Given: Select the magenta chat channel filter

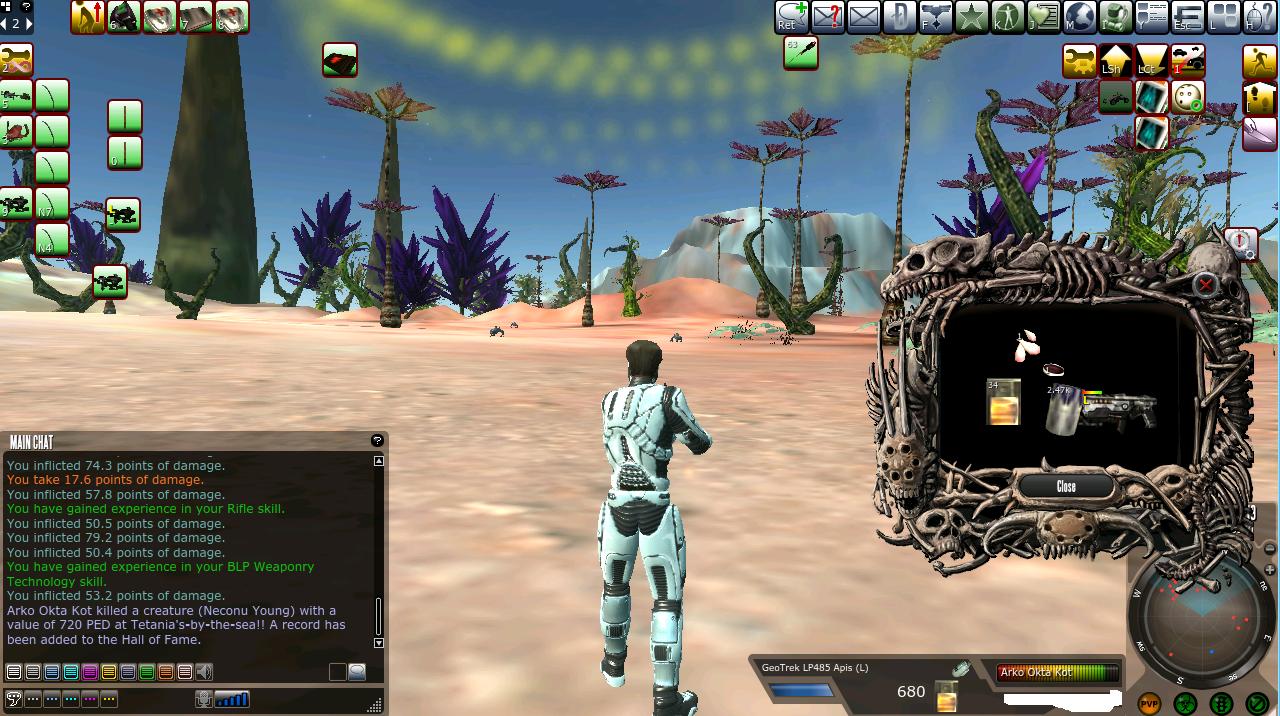Looking at the screenshot, I should (90, 672).
